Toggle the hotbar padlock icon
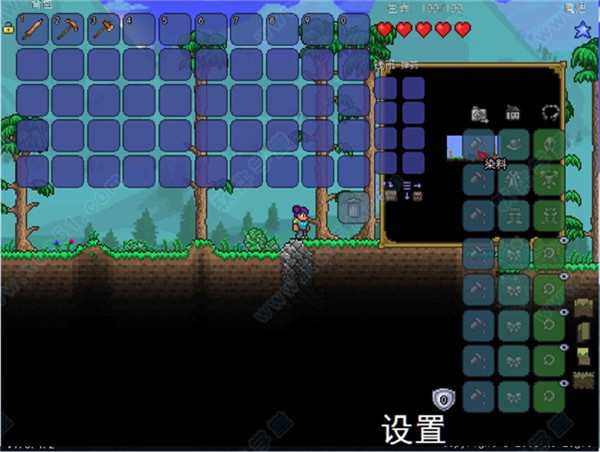 pos(8,29)
